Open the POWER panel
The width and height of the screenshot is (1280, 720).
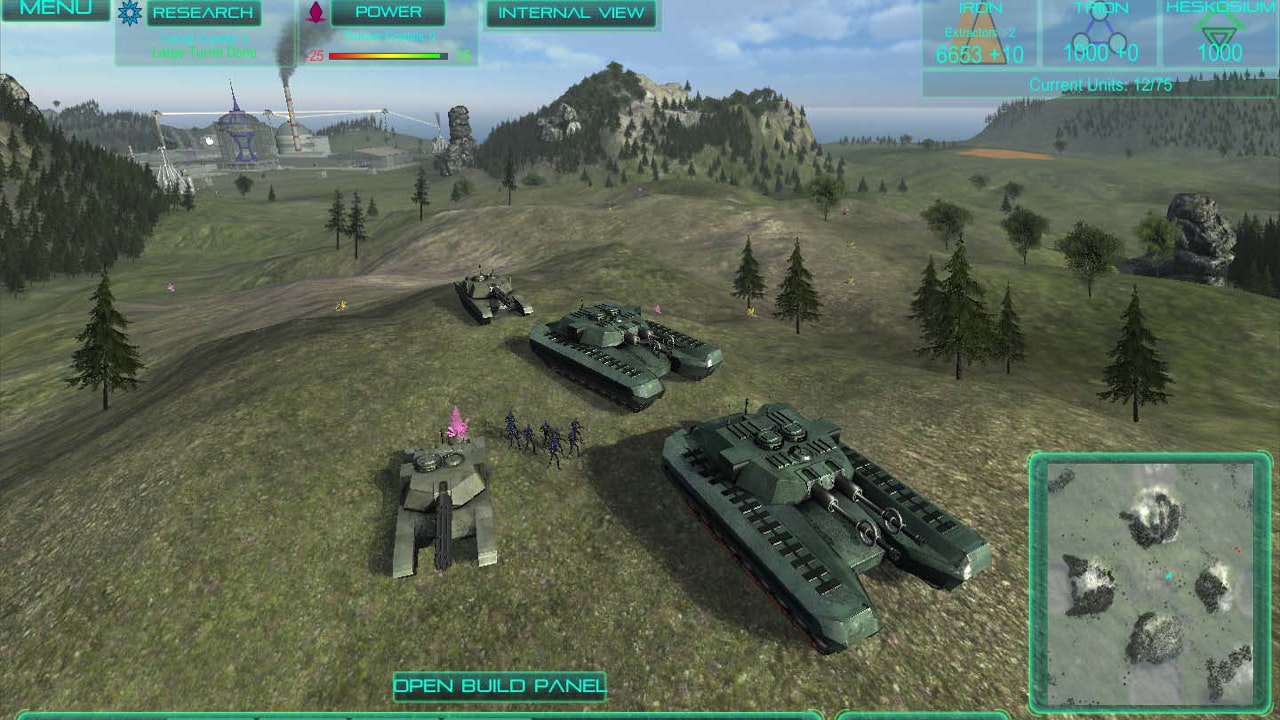(388, 12)
